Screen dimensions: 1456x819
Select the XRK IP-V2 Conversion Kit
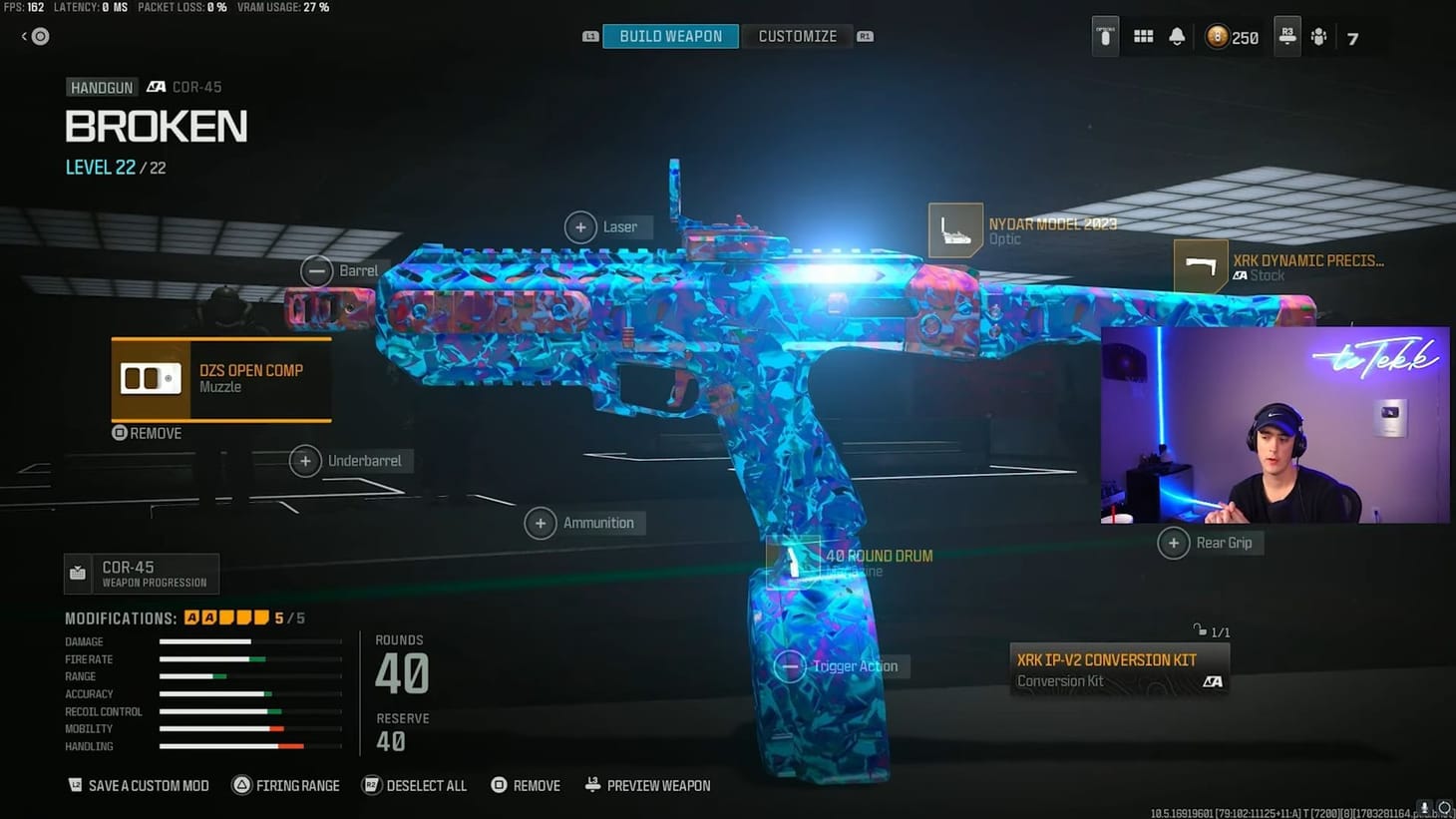1119,669
